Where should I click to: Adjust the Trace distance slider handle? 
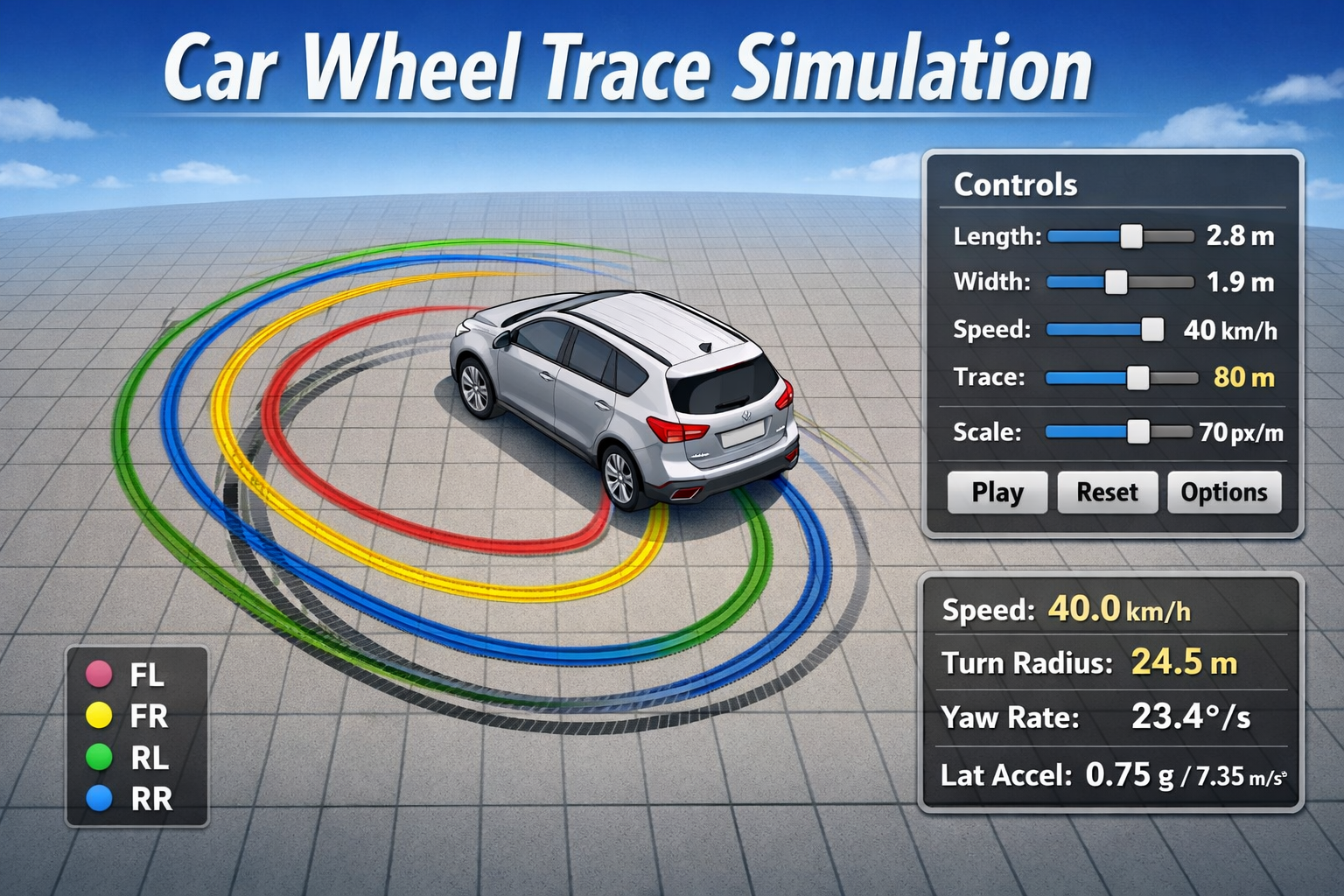tap(1139, 377)
